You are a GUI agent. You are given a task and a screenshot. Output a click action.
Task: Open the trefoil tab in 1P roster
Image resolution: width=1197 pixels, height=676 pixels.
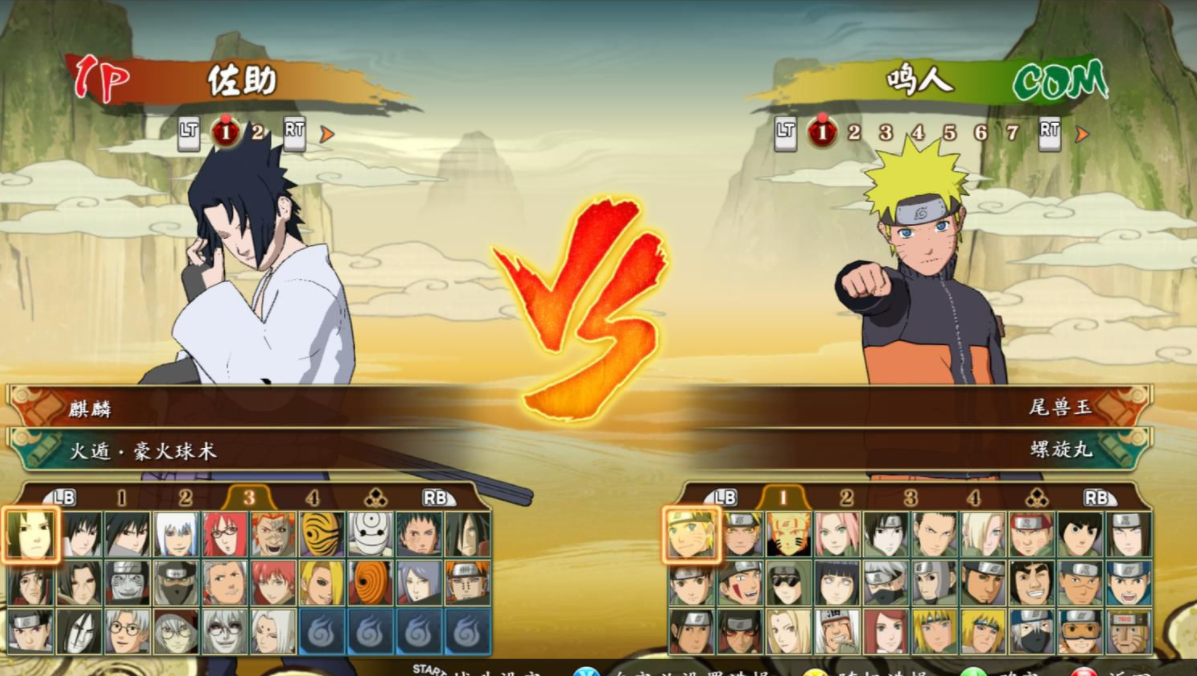coord(375,498)
